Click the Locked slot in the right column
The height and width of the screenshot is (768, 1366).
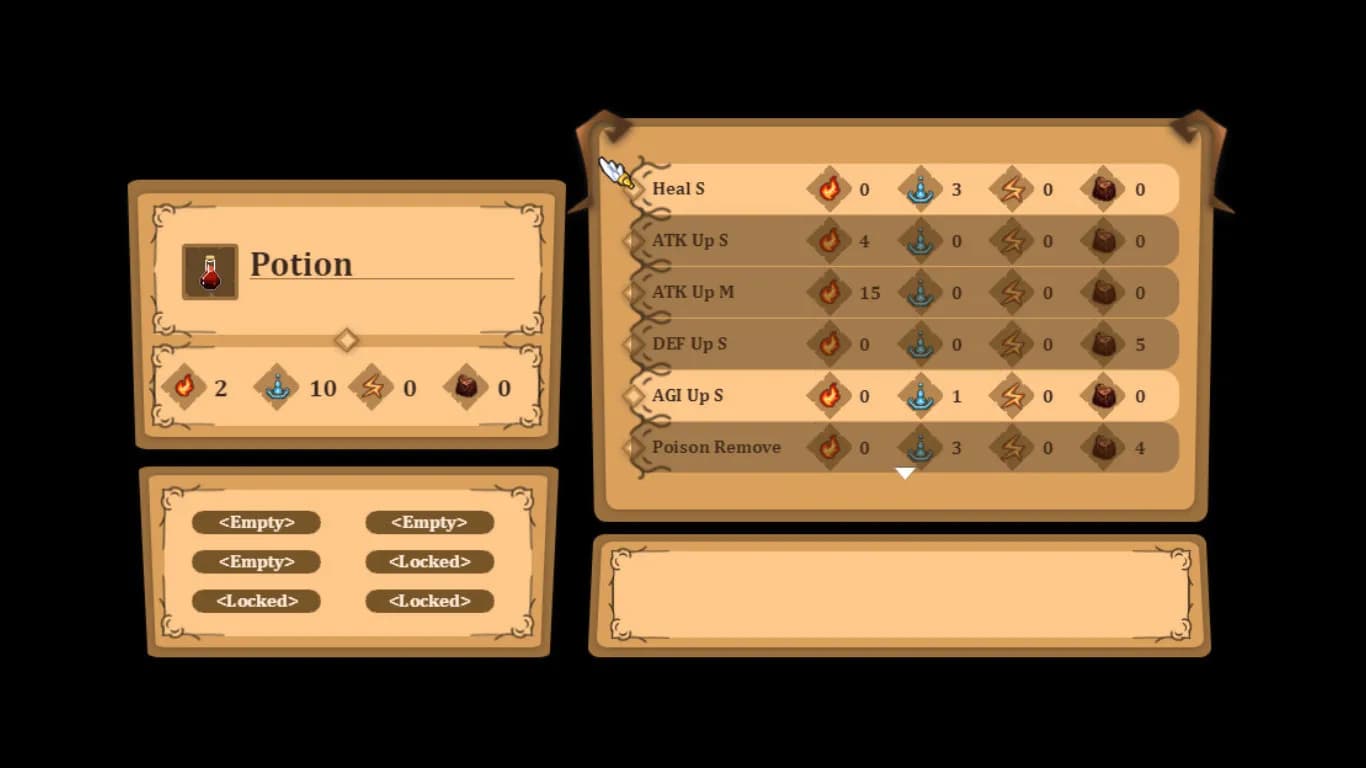click(x=430, y=562)
